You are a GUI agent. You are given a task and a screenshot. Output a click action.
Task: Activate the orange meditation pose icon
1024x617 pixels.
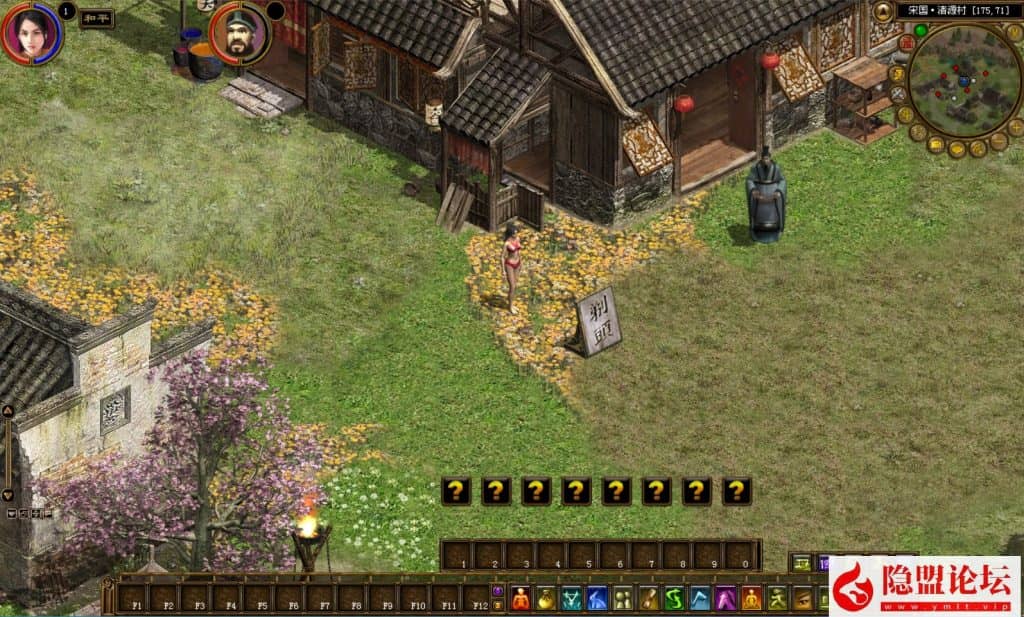coord(751,599)
